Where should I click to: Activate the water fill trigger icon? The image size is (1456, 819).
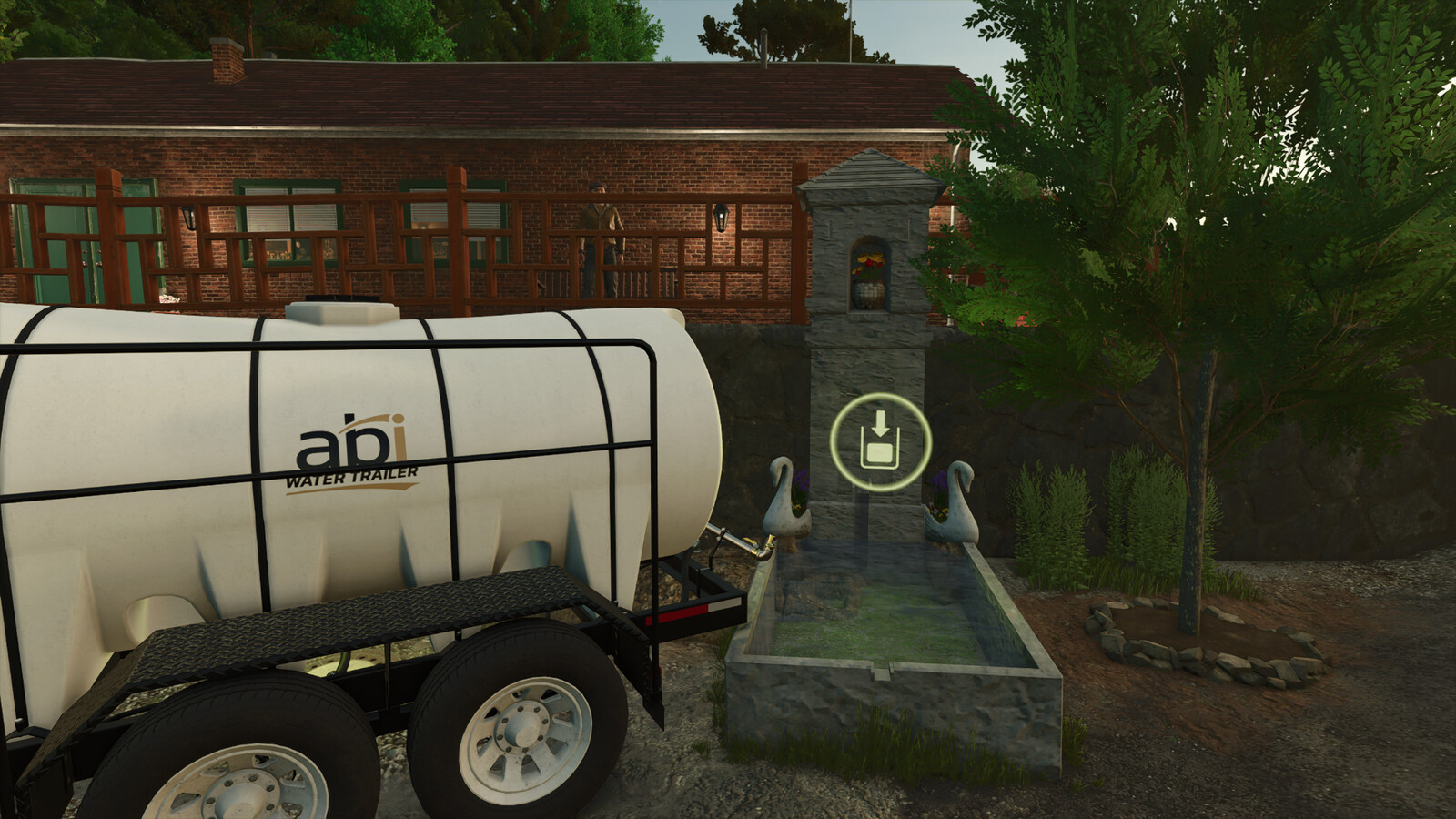880,443
